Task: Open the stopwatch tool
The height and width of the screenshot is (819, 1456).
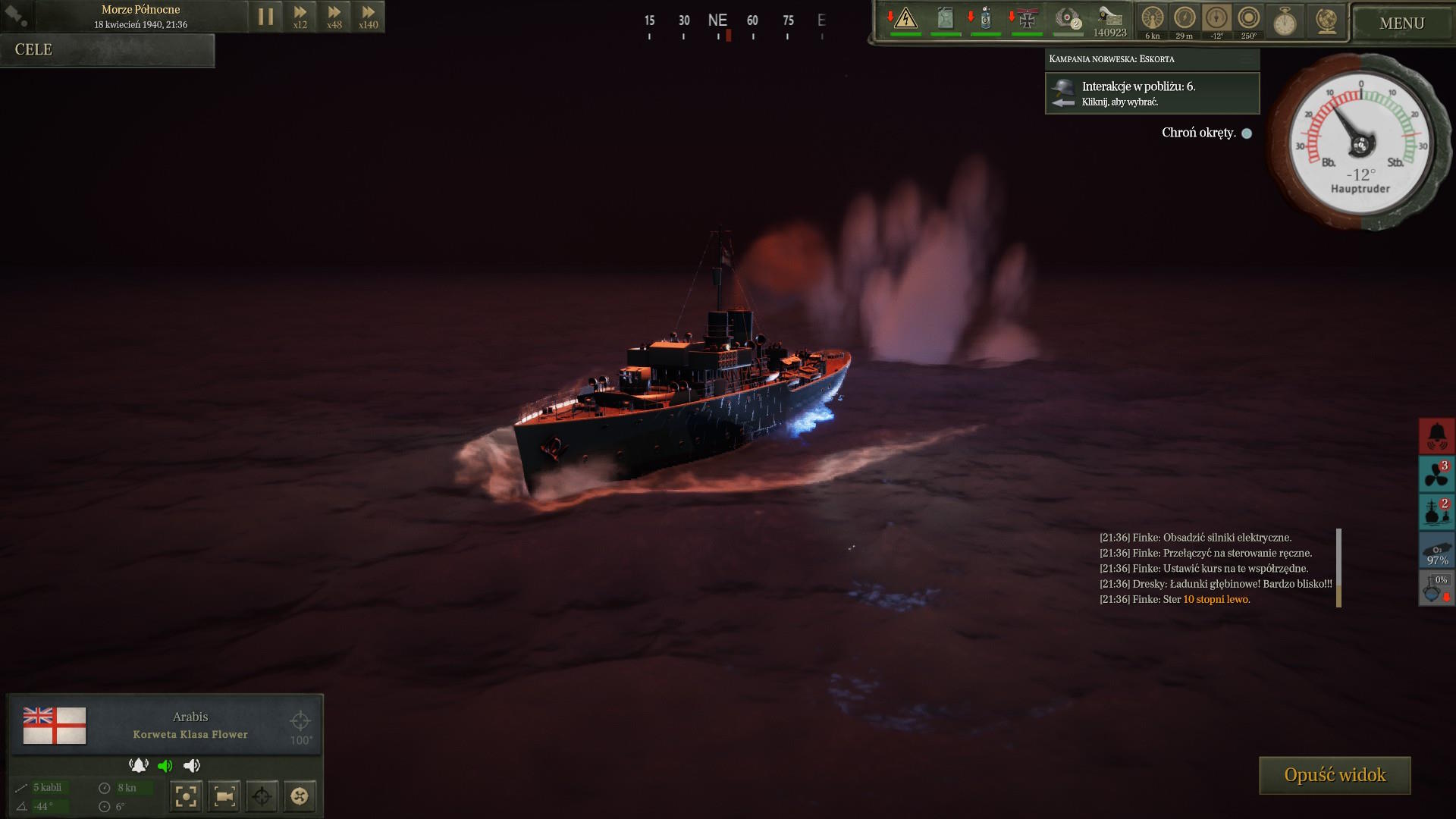Action: 1285,21
